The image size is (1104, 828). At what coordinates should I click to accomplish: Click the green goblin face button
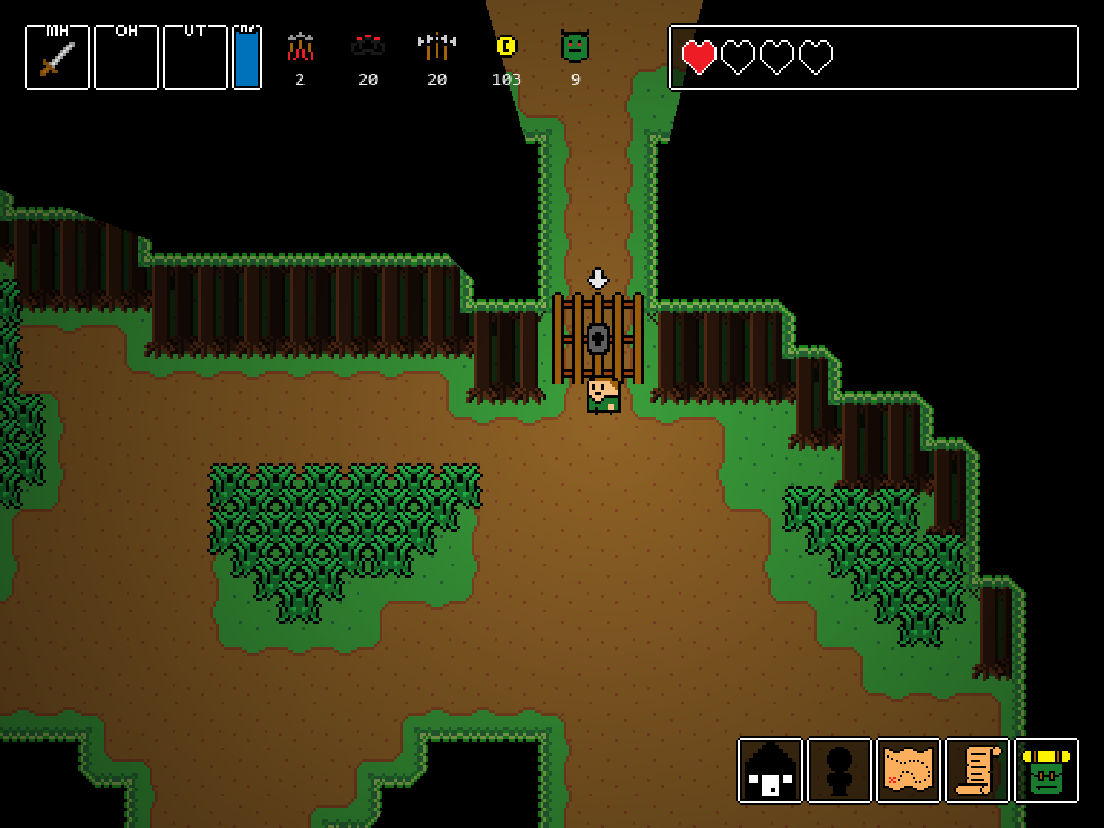[1046, 771]
